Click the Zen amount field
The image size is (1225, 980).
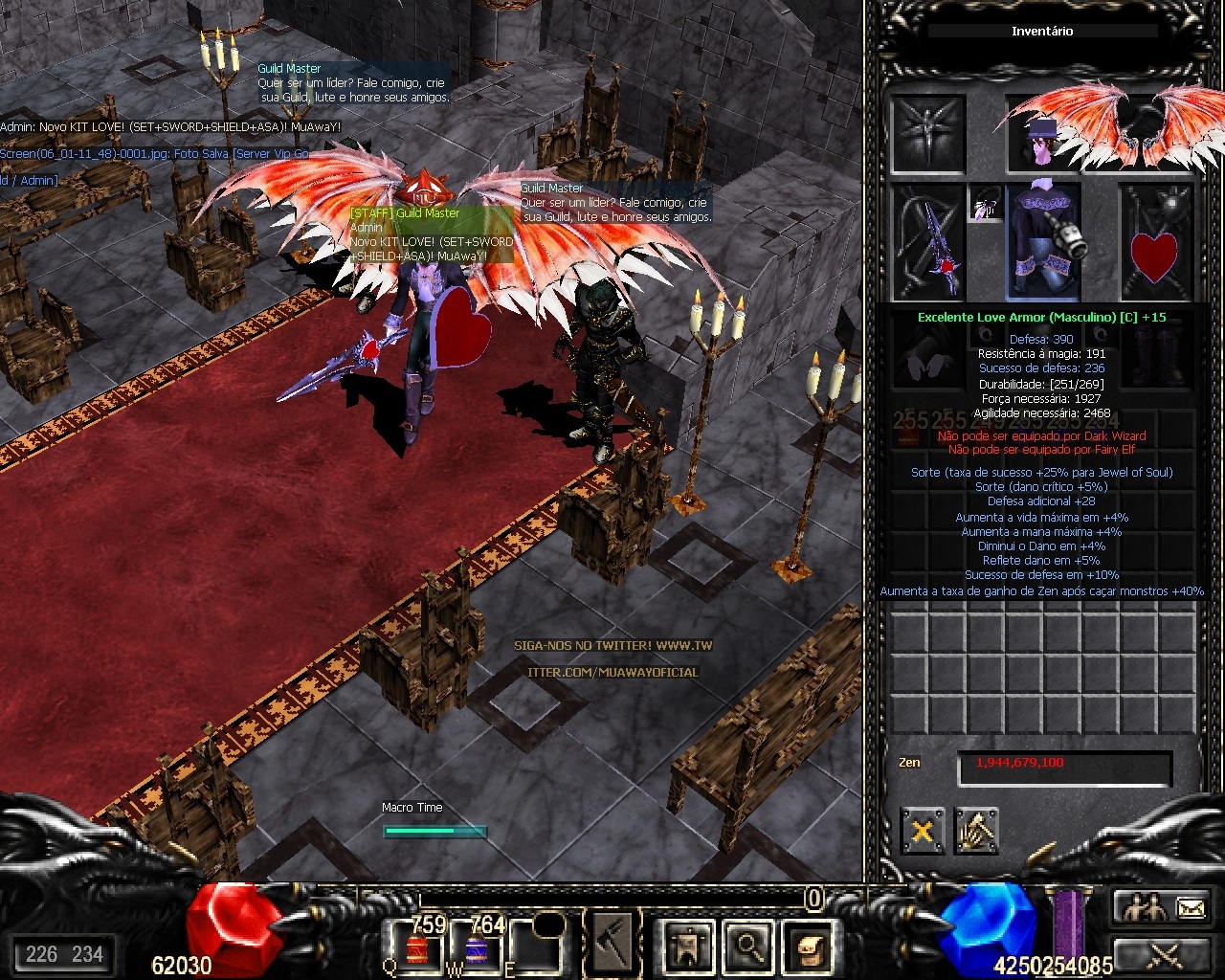pyautogui.click(x=1064, y=765)
